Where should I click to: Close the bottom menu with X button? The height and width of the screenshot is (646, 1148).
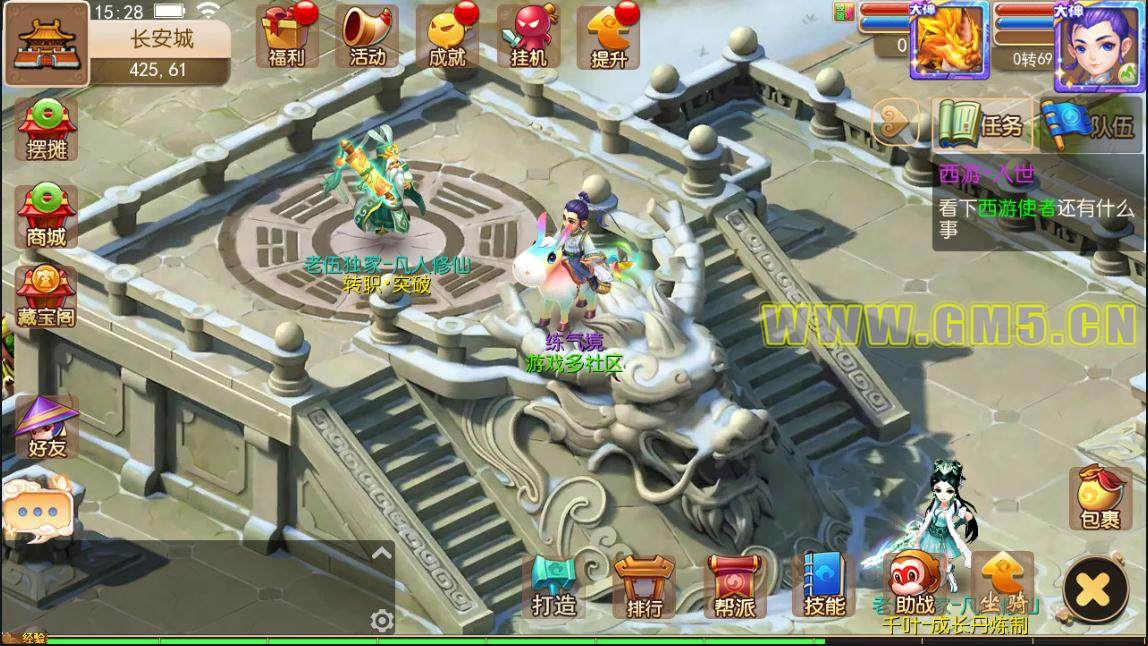click(x=1095, y=590)
